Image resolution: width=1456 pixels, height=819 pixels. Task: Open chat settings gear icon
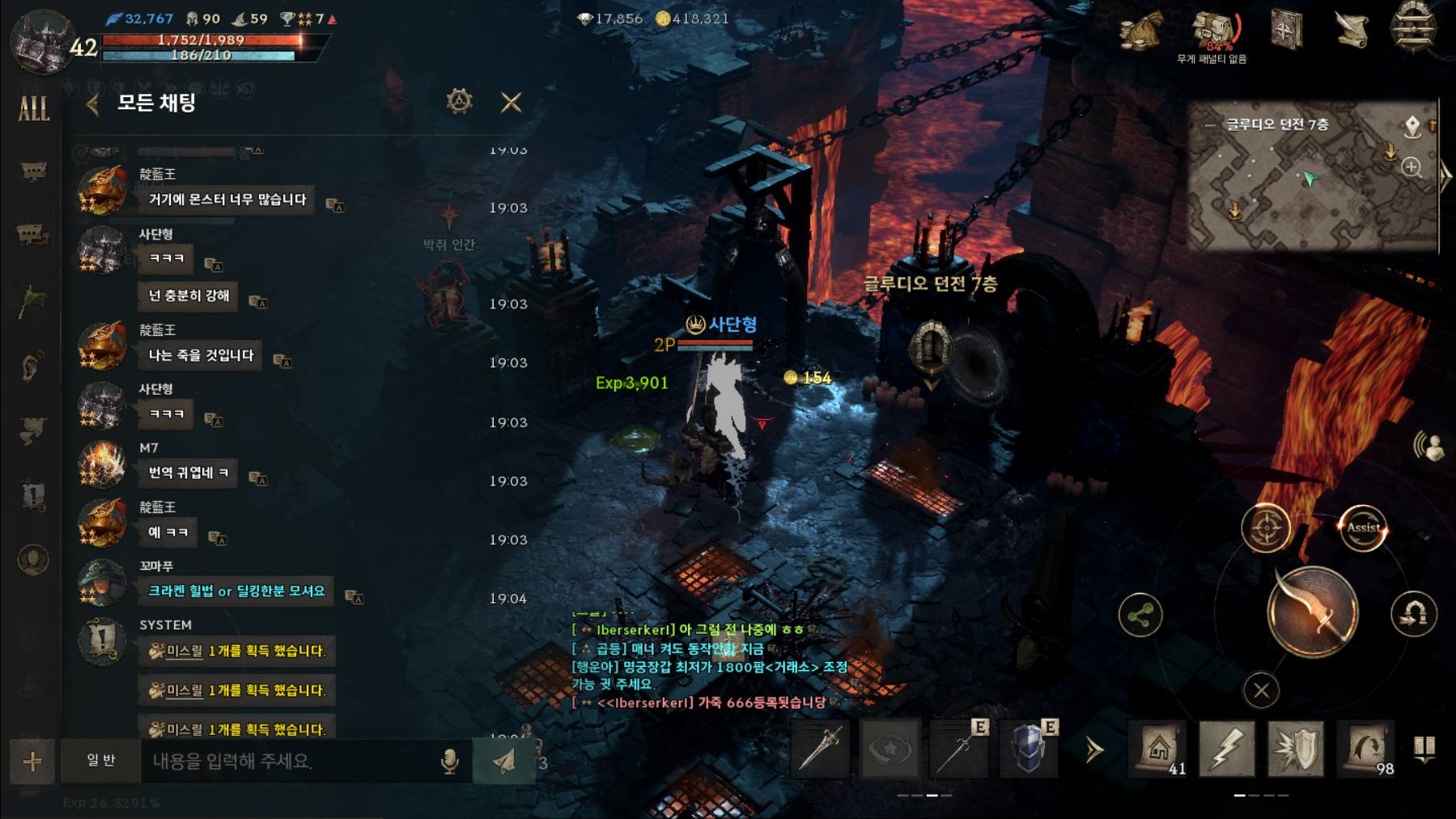point(459,102)
